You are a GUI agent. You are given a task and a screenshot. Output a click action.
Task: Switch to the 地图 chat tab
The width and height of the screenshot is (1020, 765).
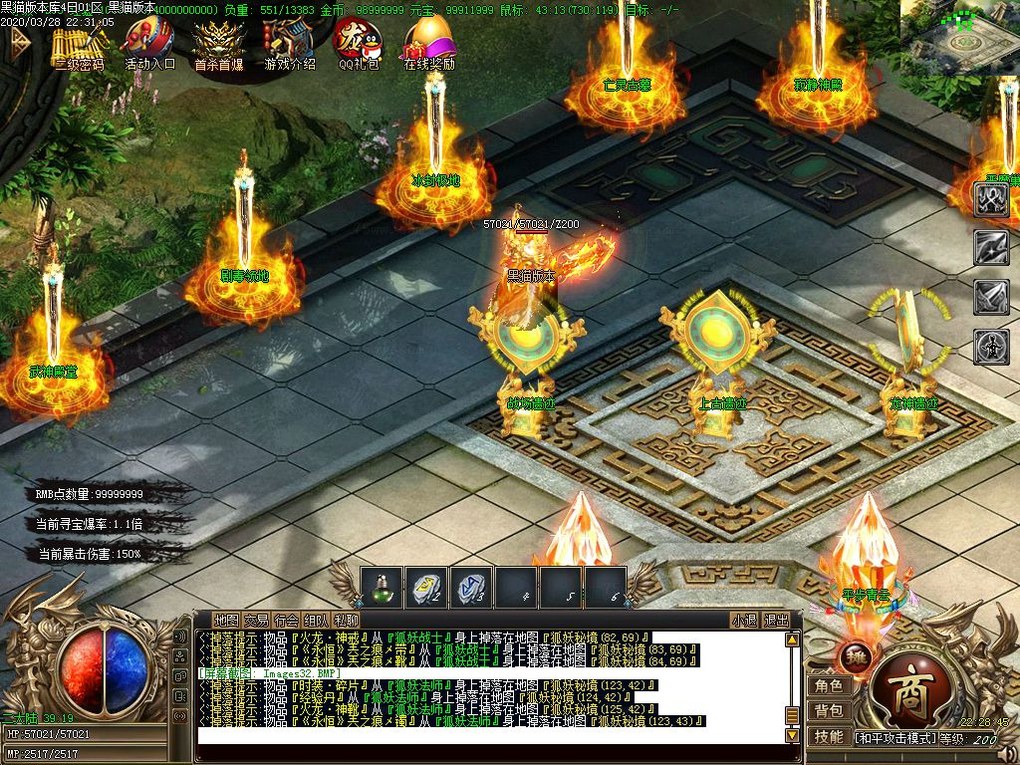click(227, 620)
